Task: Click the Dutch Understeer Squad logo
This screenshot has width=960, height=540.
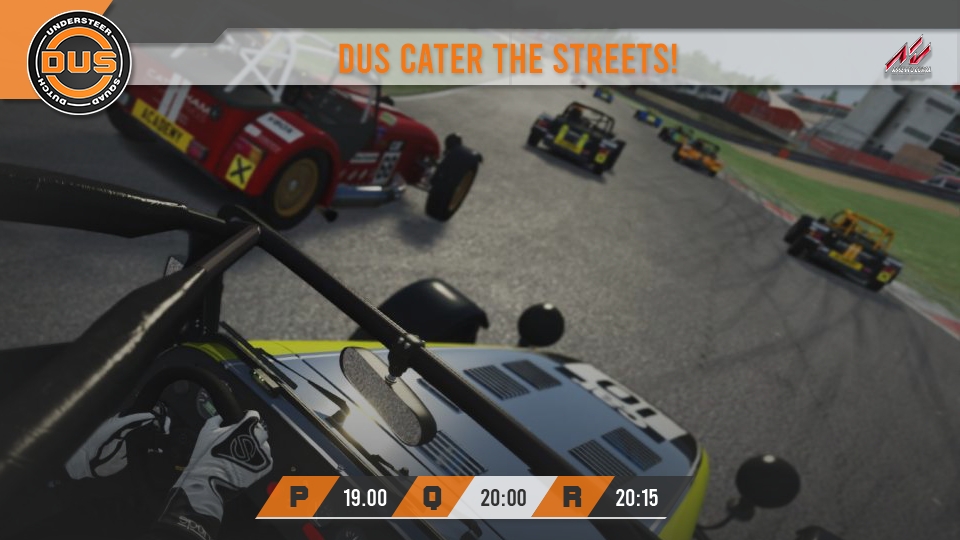Action: (80, 61)
